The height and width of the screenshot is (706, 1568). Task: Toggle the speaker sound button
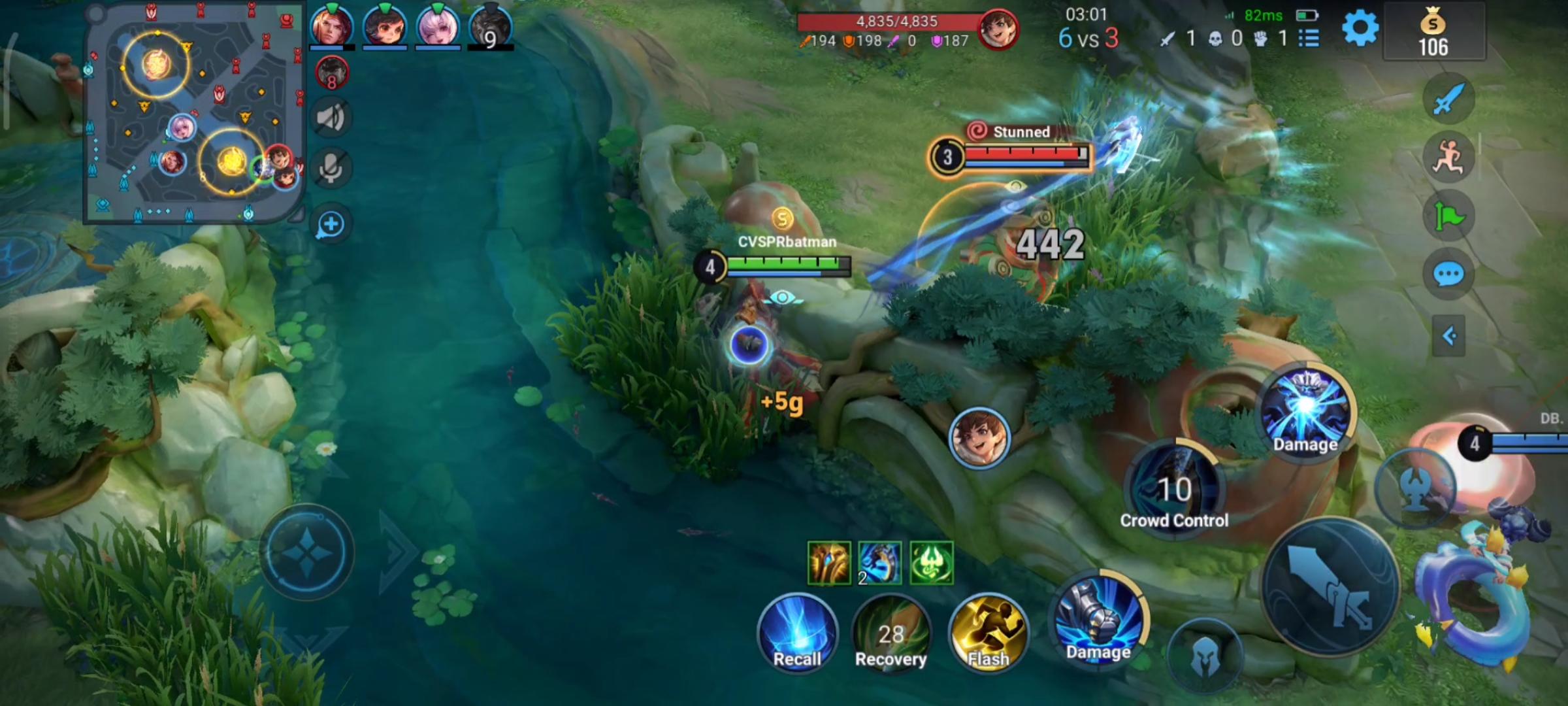tap(331, 118)
